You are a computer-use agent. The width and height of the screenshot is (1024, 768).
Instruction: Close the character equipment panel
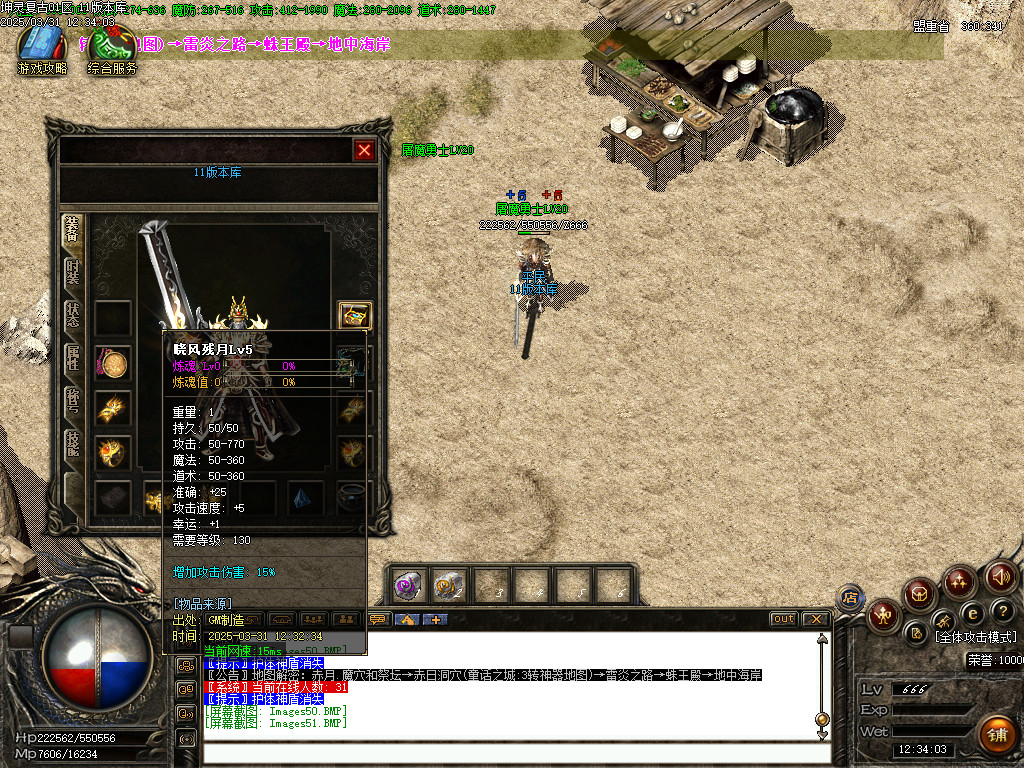point(364,150)
